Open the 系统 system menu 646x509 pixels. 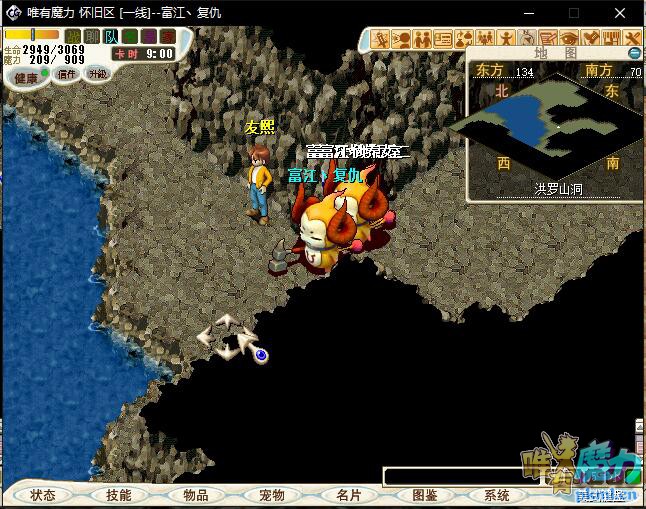click(497, 495)
